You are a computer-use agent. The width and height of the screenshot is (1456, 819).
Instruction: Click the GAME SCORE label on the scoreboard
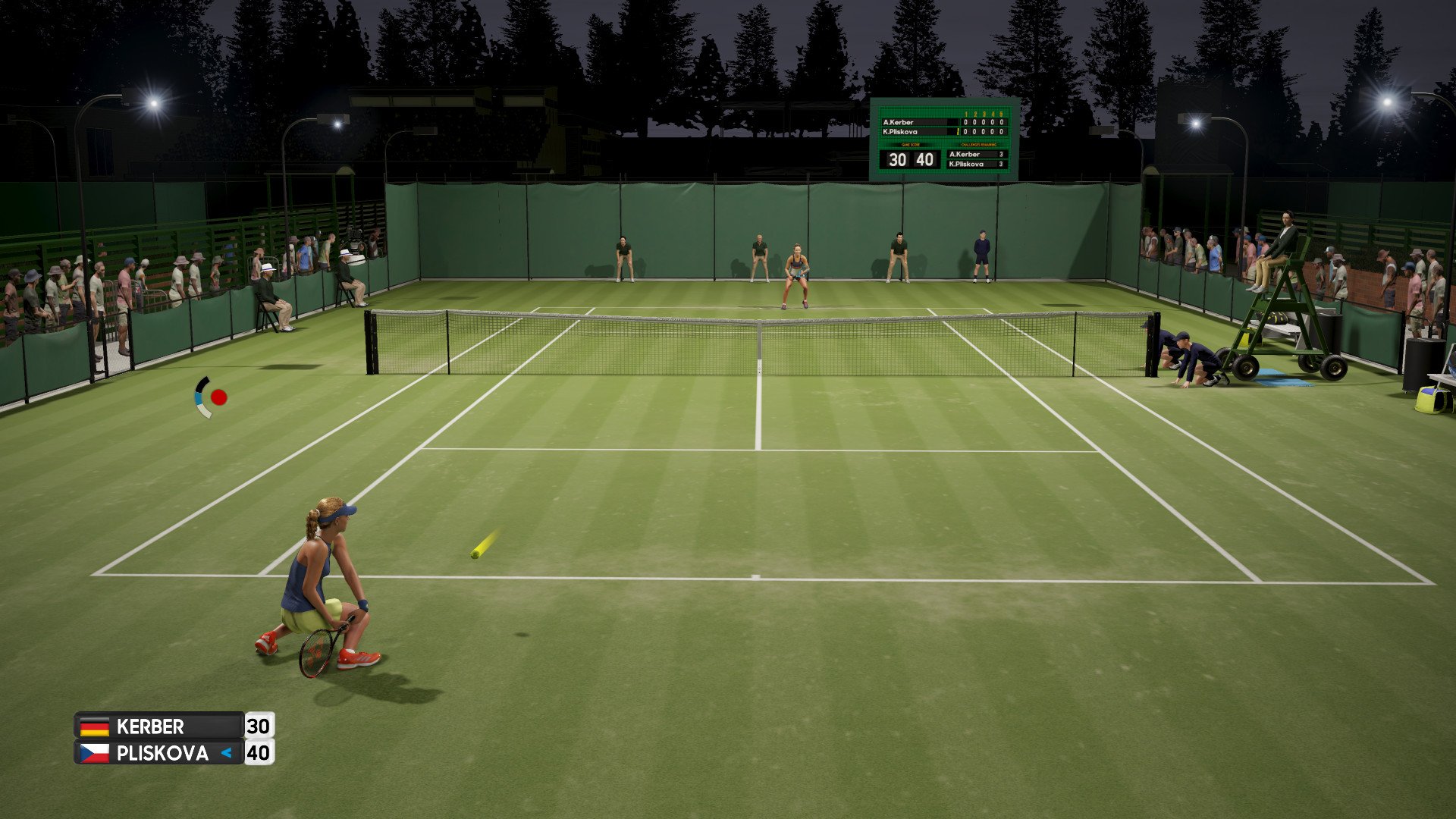coord(911,145)
